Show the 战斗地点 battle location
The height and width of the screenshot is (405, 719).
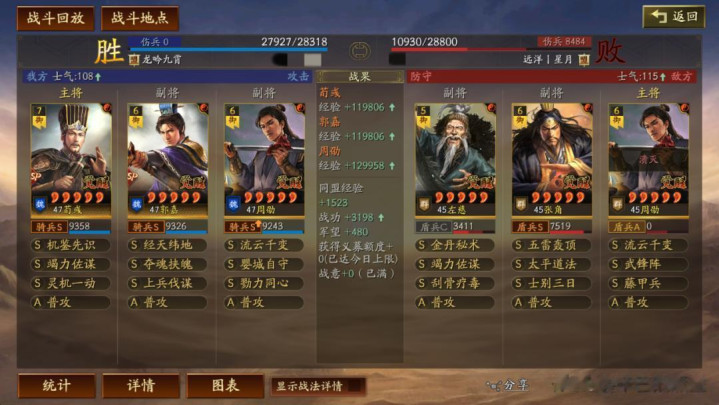(139, 18)
